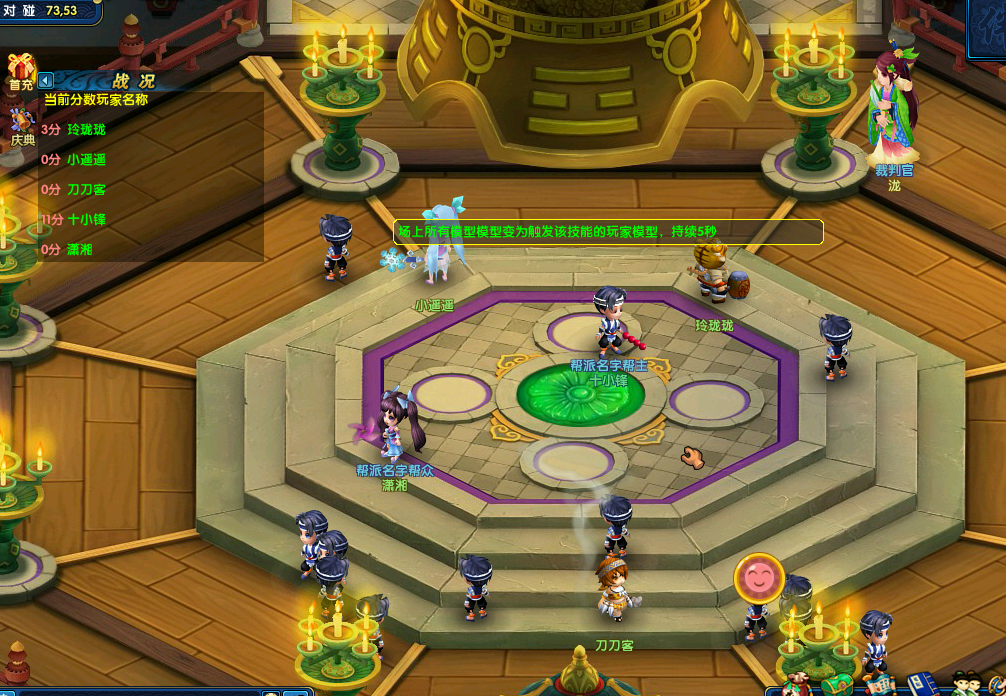Open the red pouch bag icon

click(795, 684)
